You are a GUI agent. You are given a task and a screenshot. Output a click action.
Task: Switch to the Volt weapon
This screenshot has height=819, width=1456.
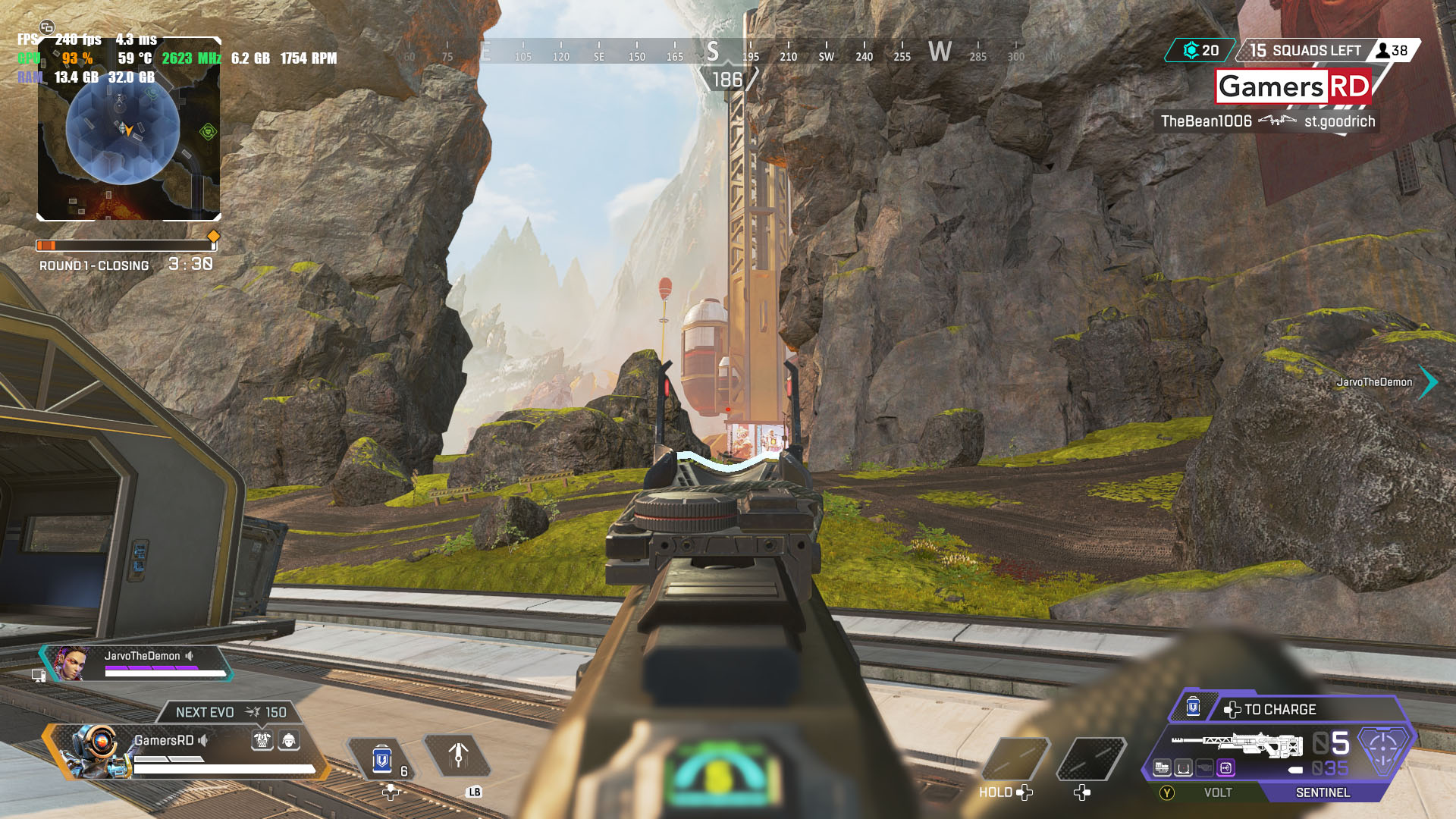click(1217, 792)
